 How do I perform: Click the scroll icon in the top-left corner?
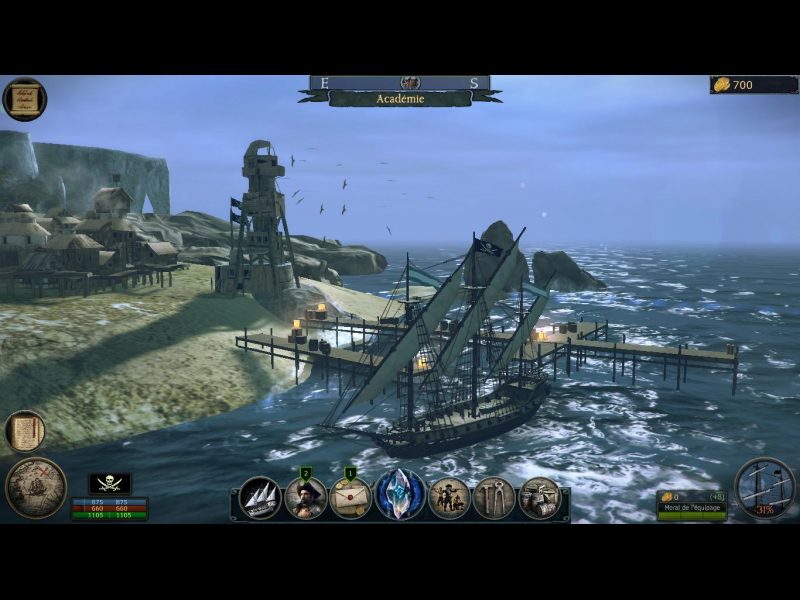coord(24,99)
